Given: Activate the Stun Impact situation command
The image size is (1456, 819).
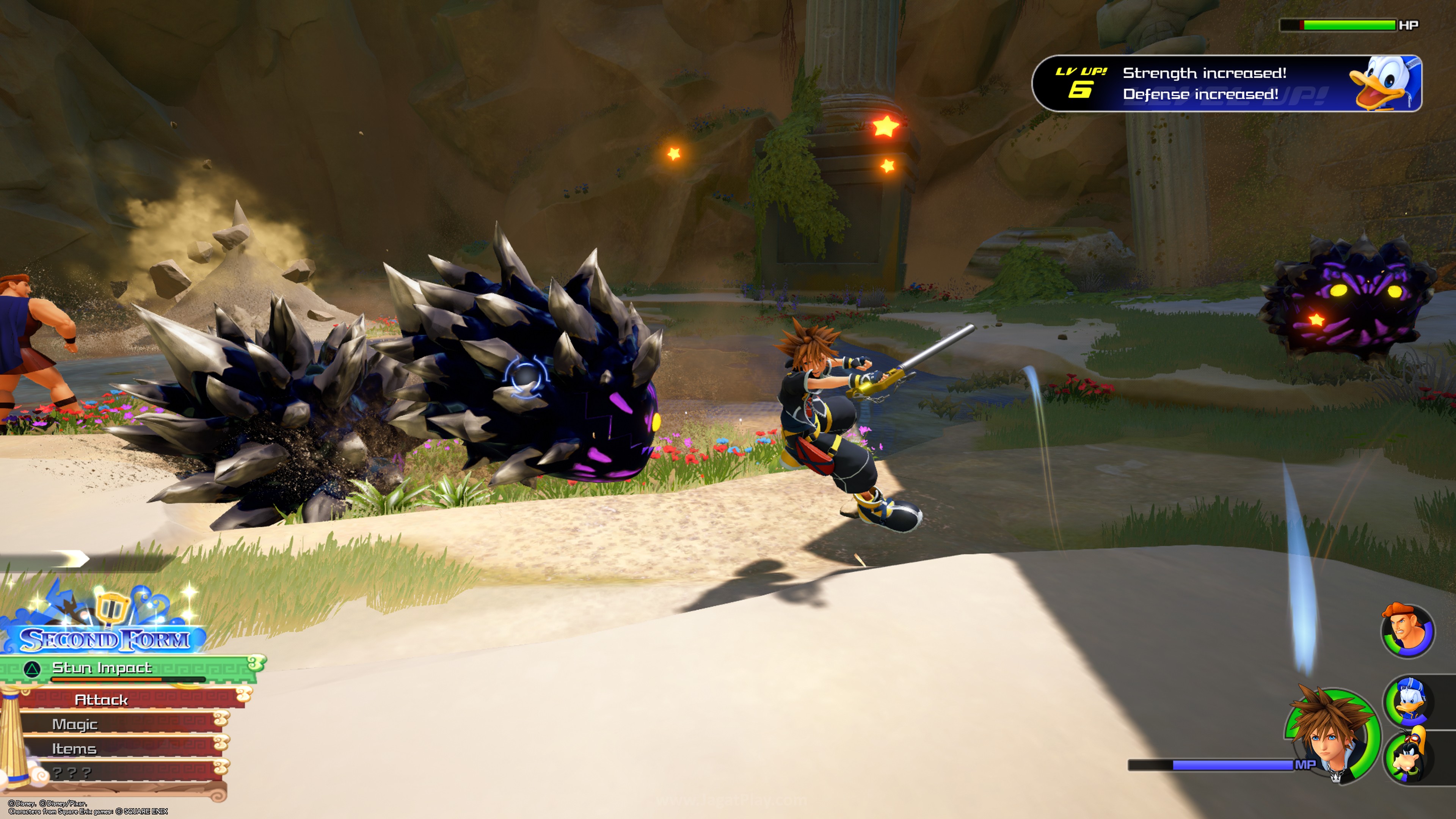Looking at the screenshot, I should pyautogui.click(x=102, y=668).
